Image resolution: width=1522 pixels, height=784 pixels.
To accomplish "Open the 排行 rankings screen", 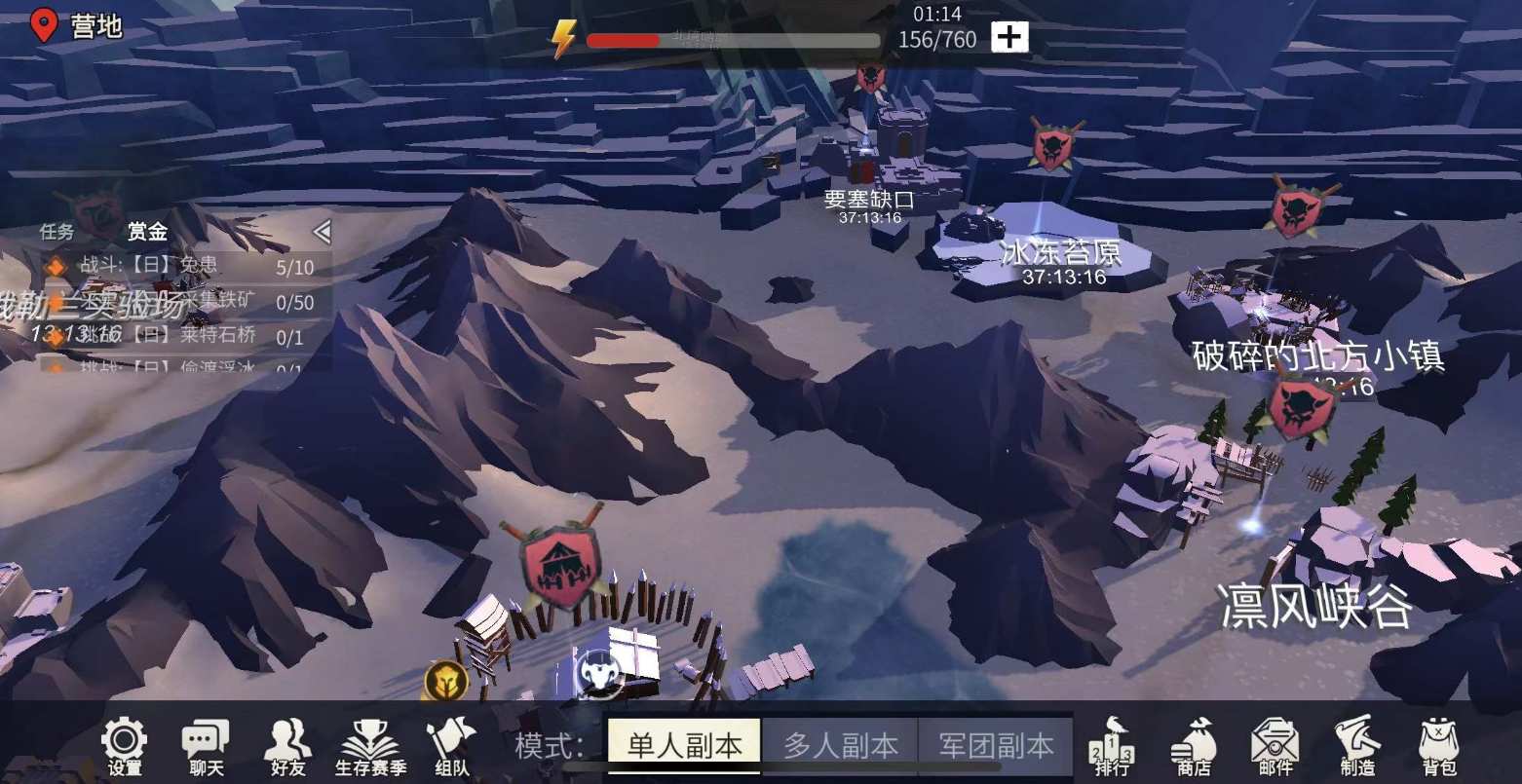I will pos(1112,747).
